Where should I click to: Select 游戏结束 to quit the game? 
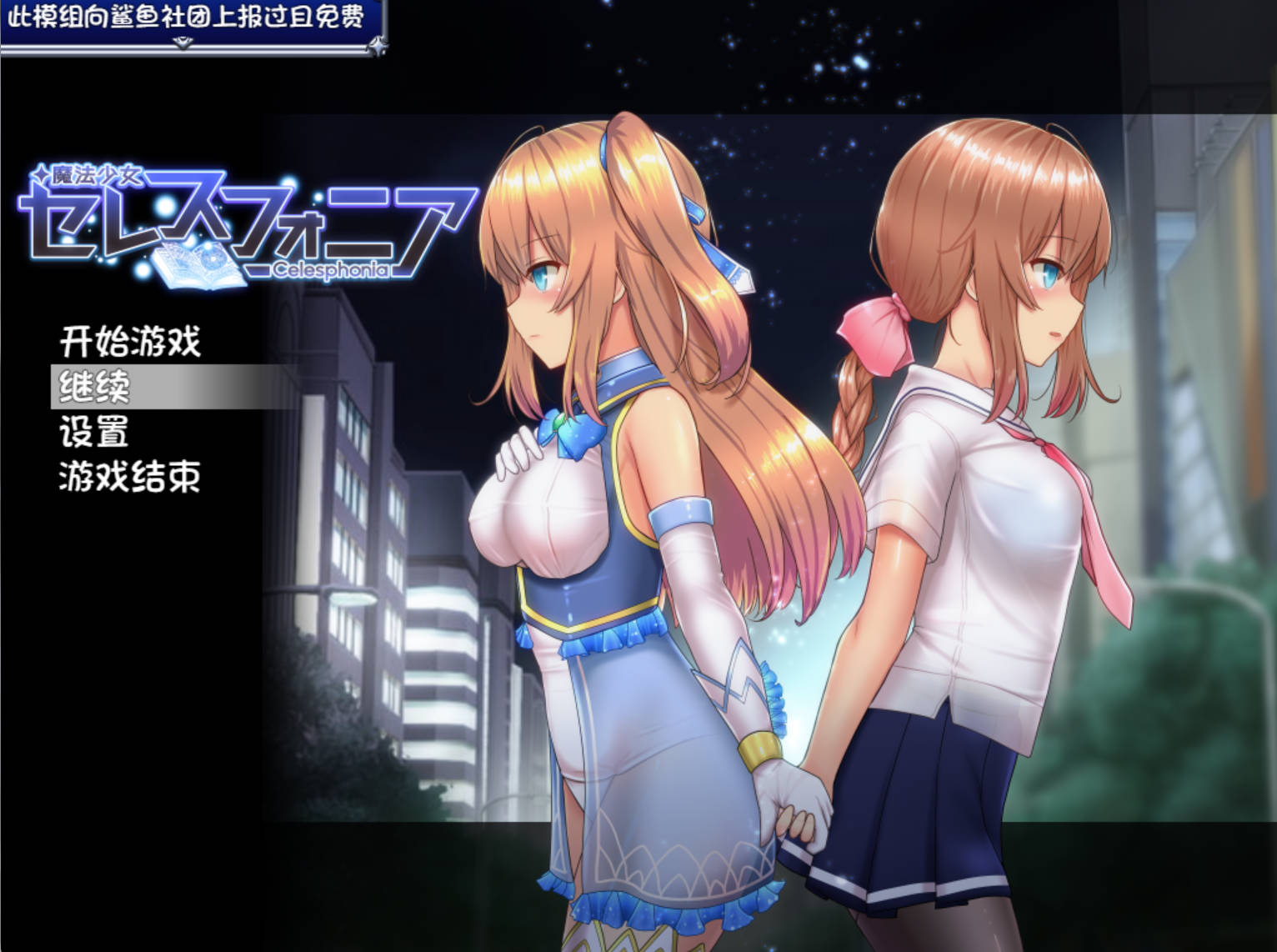point(130,476)
